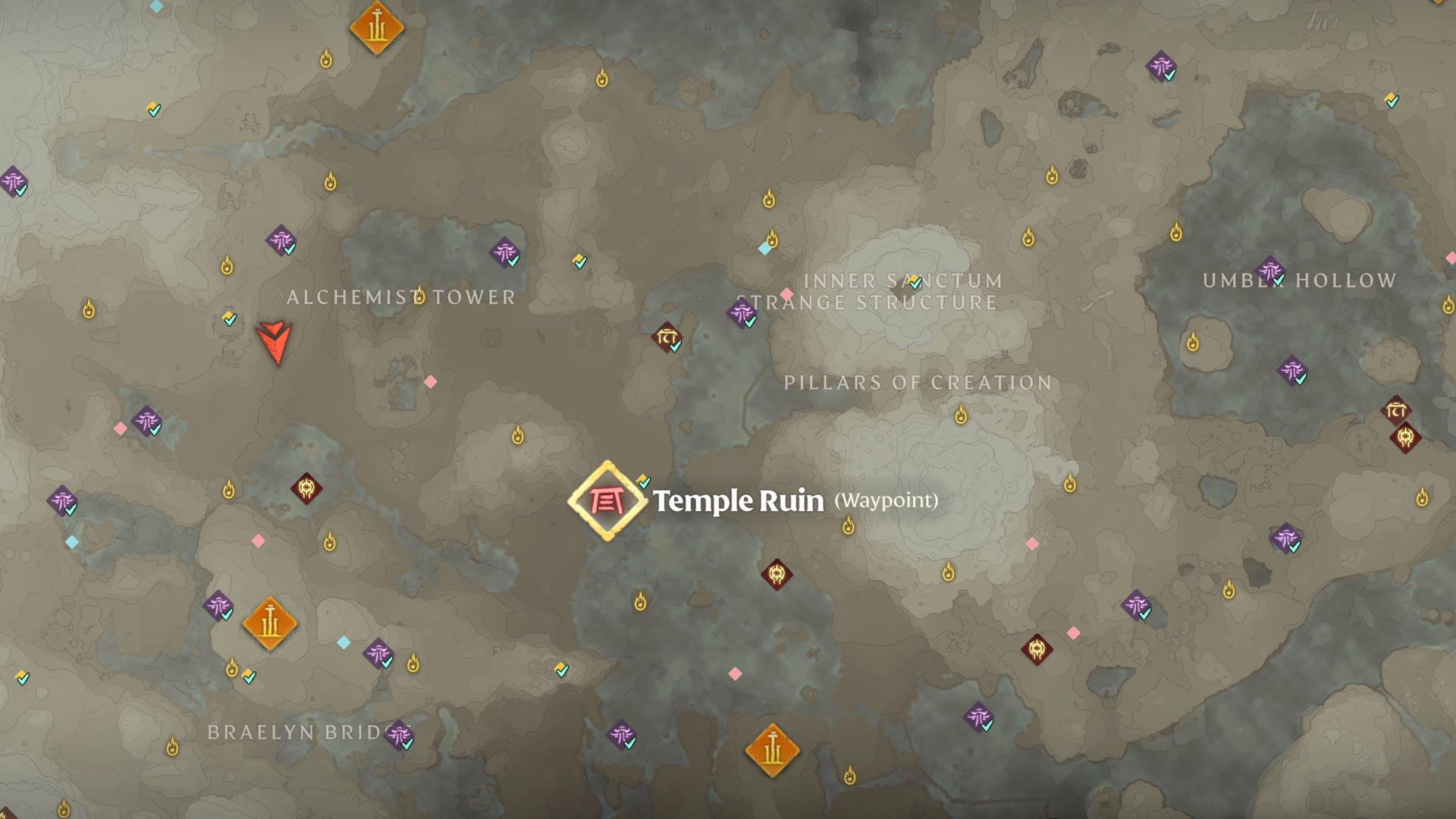The image size is (1456, 819).
Task: Select the red player position arrow near Alchemist Tower
Action: pyautogui.click(x=275, y=343)
